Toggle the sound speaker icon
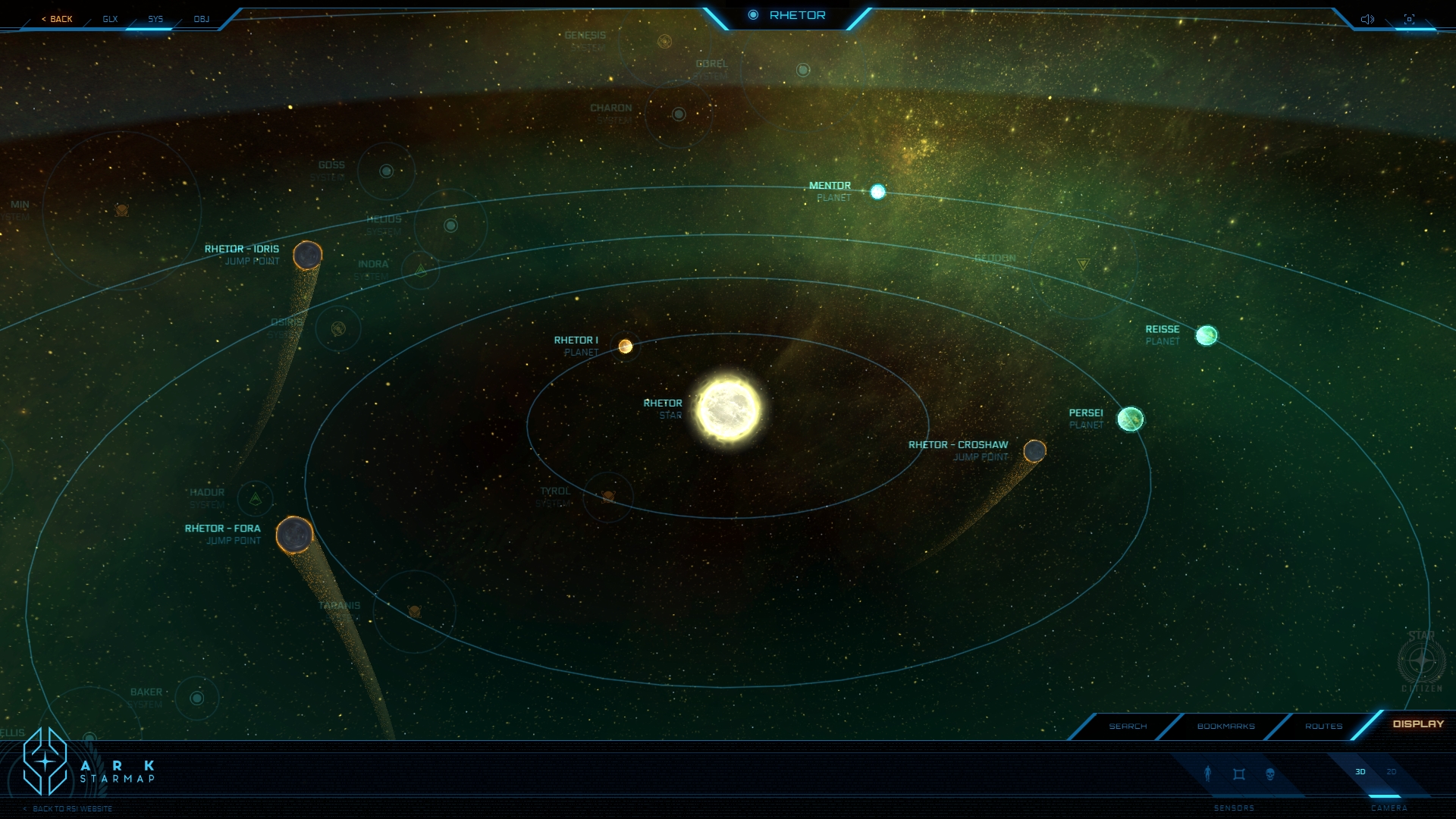Image resolution: width=1456 pixels, height=819 pixels. (x=1367, y=19)
